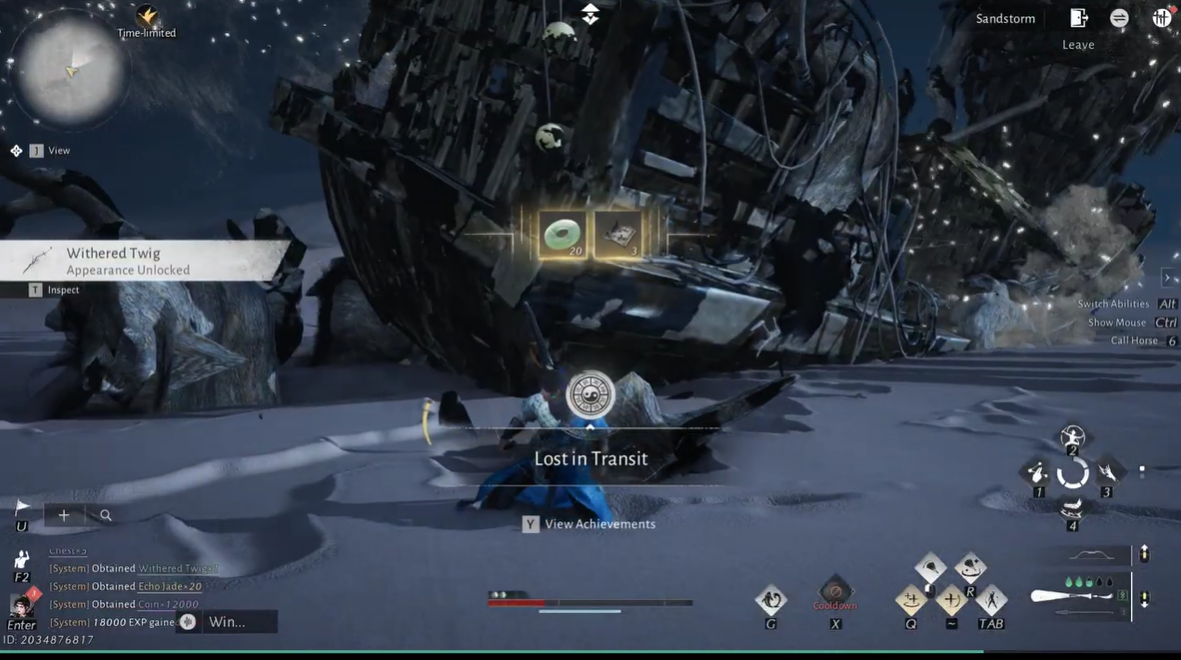Screen dimensions: 1181x660
Task: Click the player portrait avatar
Action: click(21, 605)
